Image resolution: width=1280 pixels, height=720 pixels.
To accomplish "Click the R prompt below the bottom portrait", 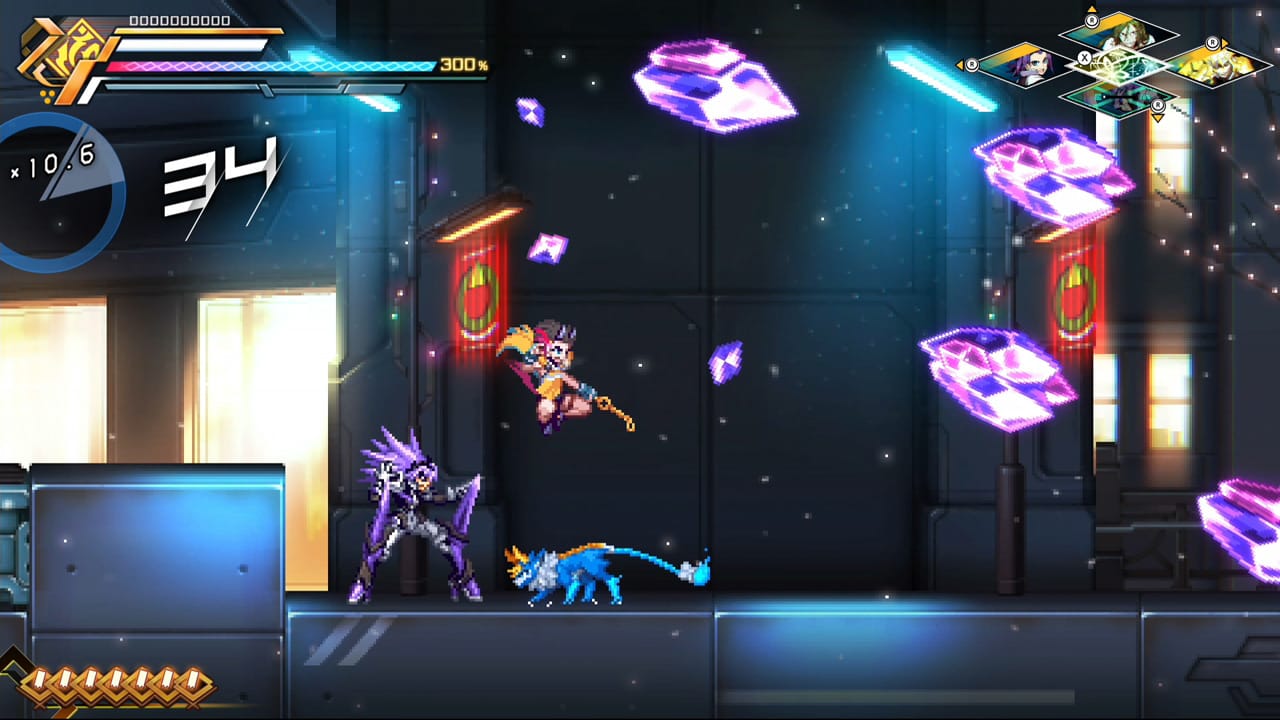I will tap(1158, 105).
